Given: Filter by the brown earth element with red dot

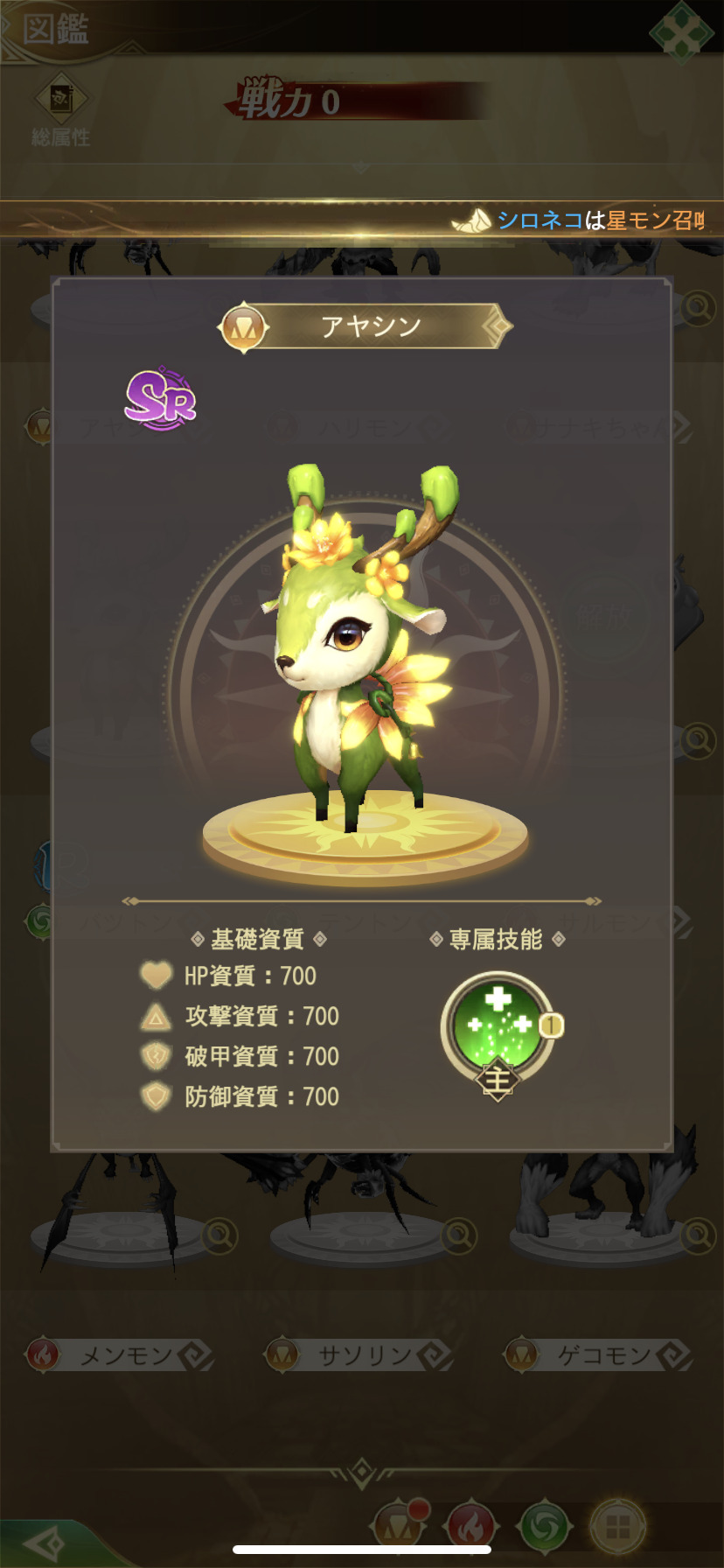Looking at the screenshot, I should coord(398,1527).
